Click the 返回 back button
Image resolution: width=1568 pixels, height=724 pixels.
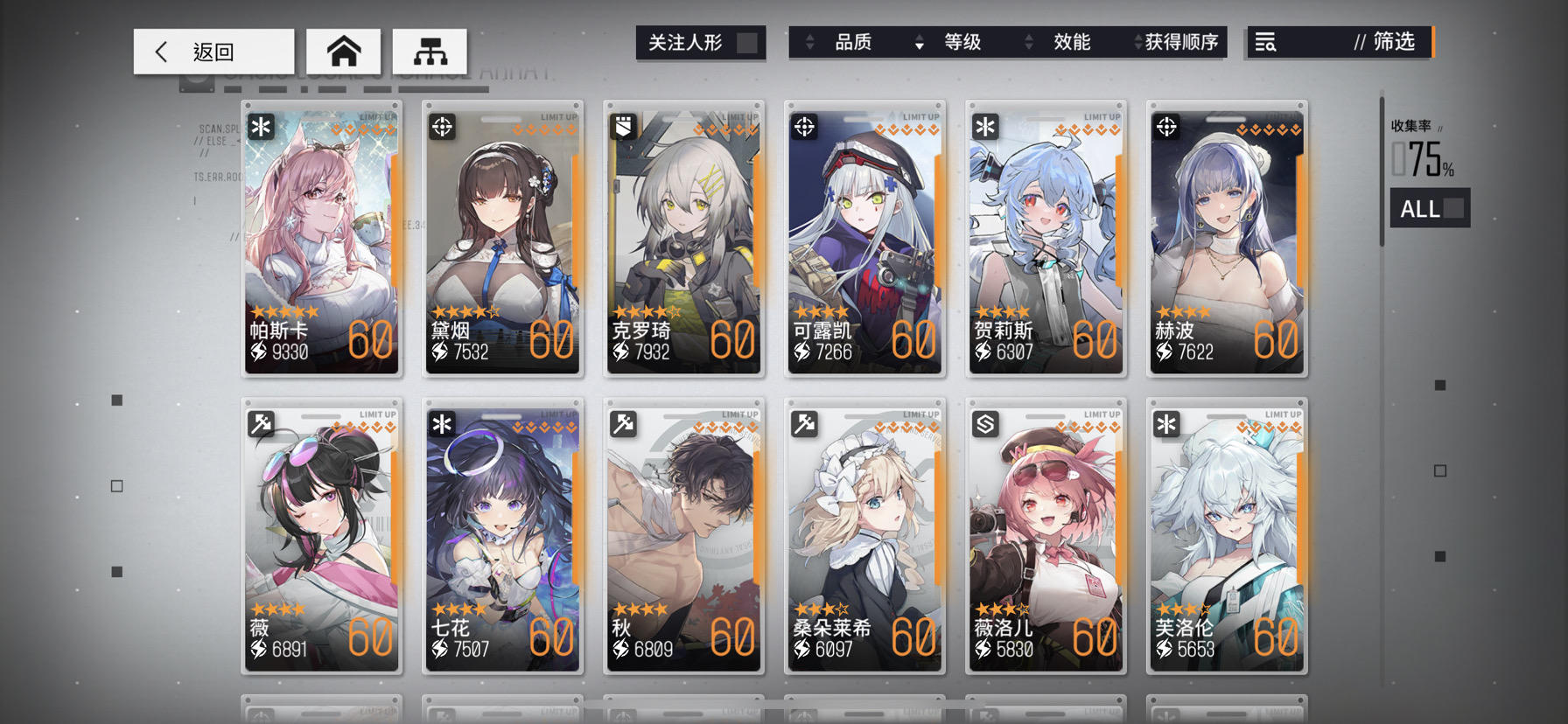pyautogui.click(x=213, y=51)
